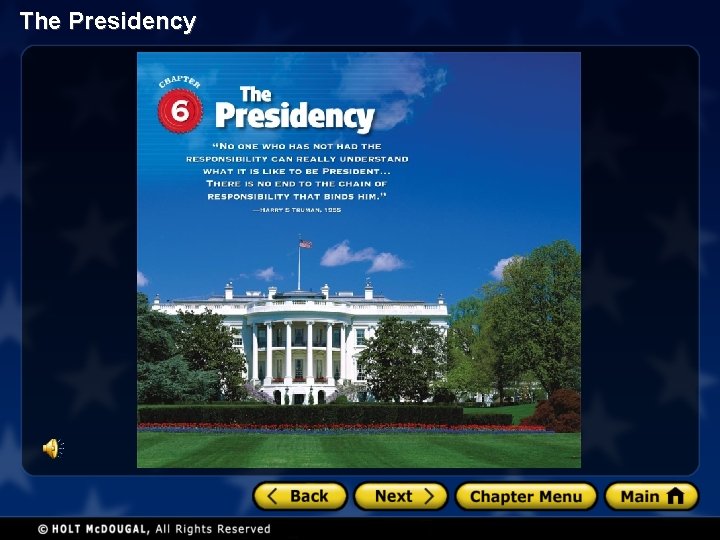This screenshot has width=720, height=540.
Task: Play the audio speaker icon
Action: coord(52,449)
